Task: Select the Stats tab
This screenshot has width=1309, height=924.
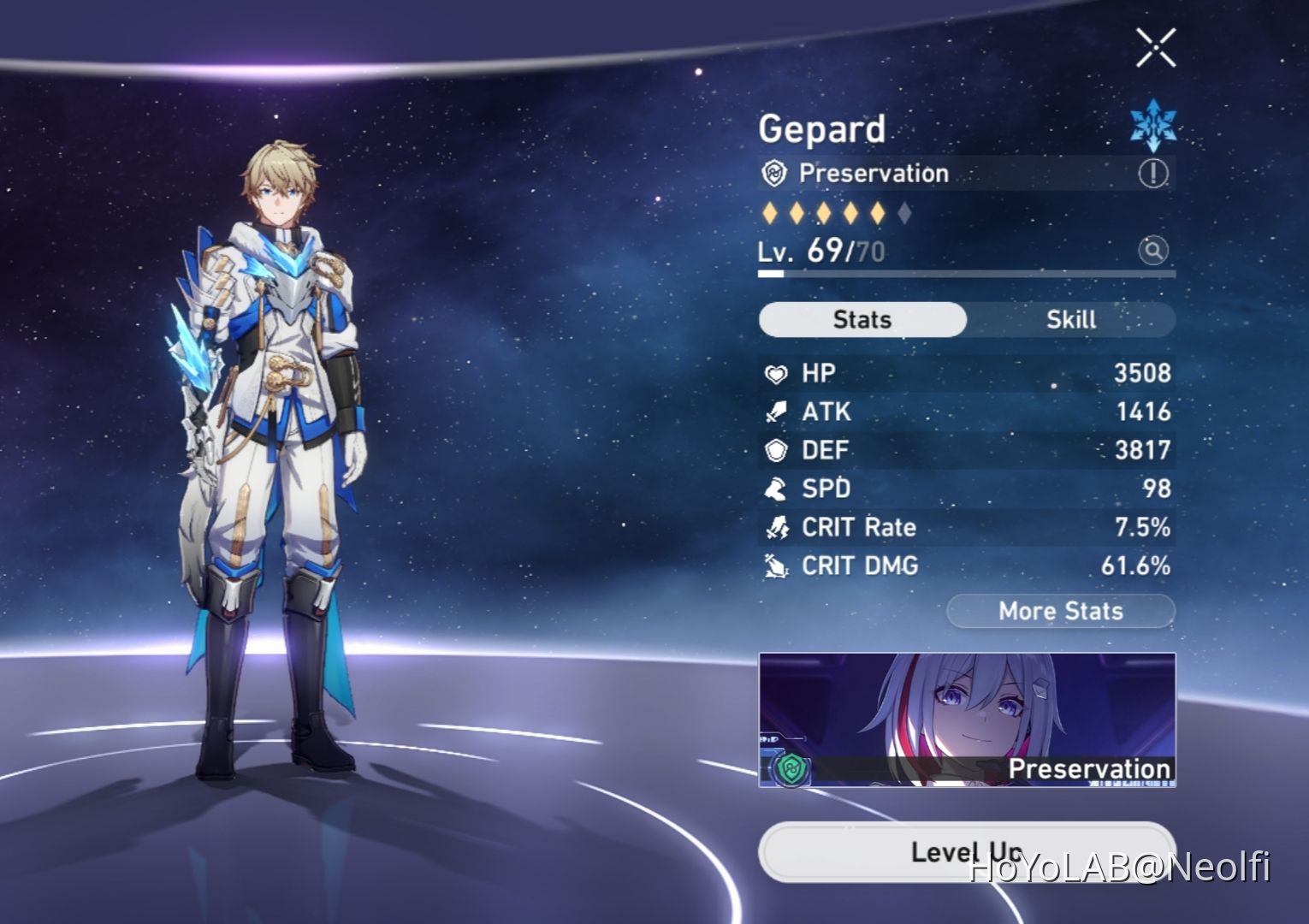Action: click(x=862, y=319)
